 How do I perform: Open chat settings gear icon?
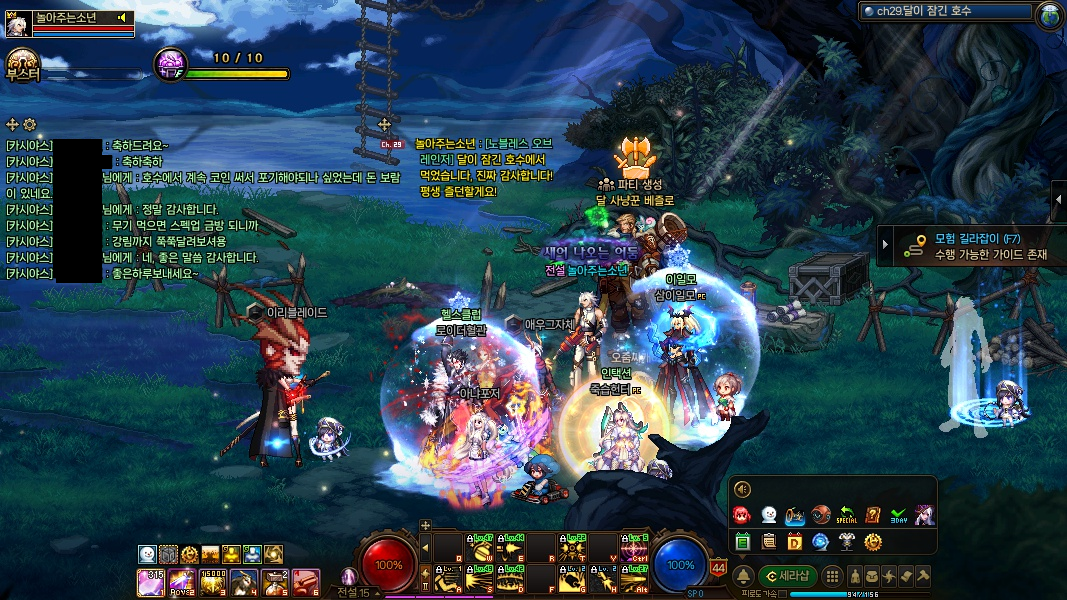click(x=30, y=124)
